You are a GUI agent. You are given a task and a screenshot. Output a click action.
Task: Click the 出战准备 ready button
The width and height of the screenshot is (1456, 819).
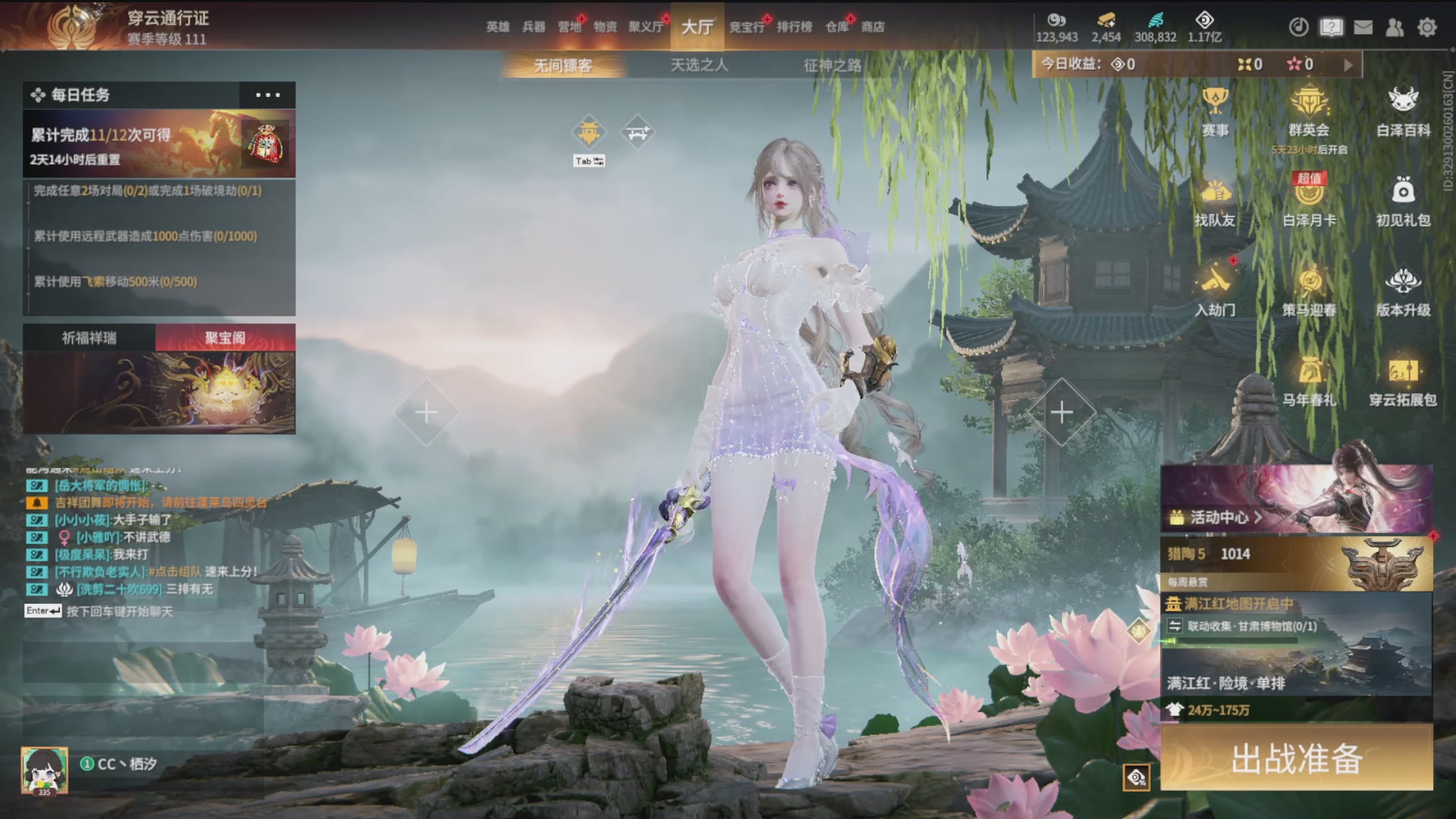tap(1296, 758)
